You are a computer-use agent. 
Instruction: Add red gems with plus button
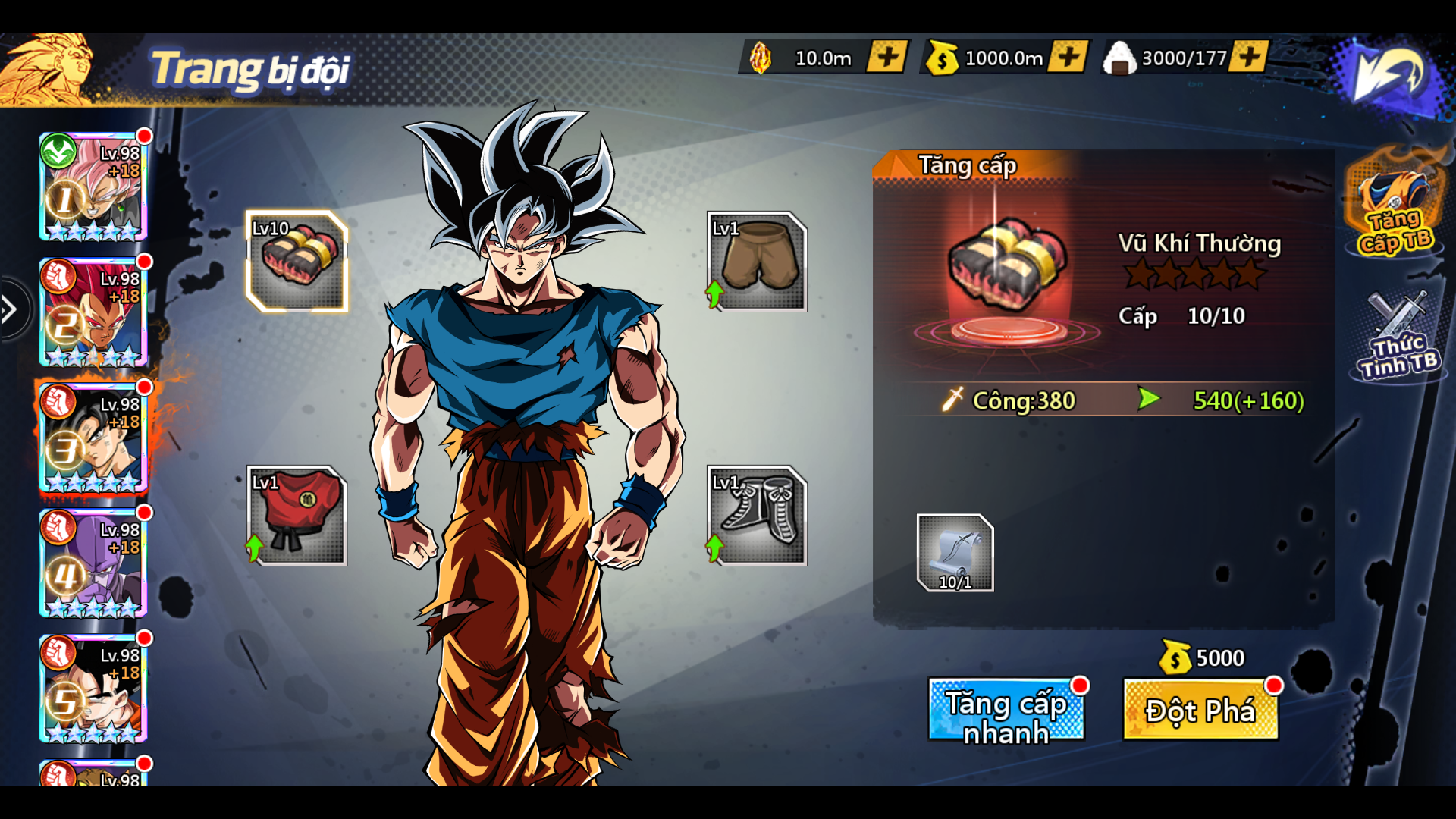[887, 57]
